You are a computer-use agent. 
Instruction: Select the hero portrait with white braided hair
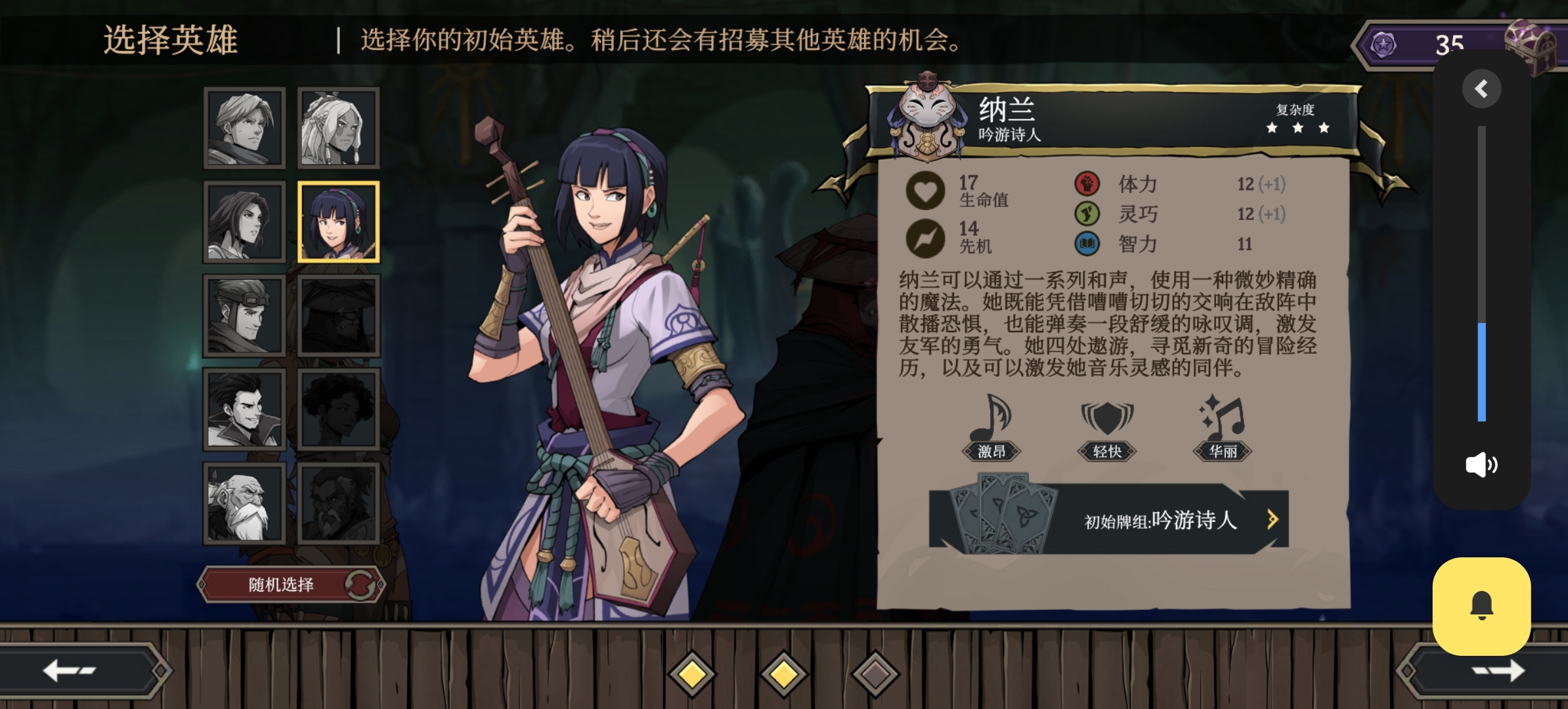point(336,128)
